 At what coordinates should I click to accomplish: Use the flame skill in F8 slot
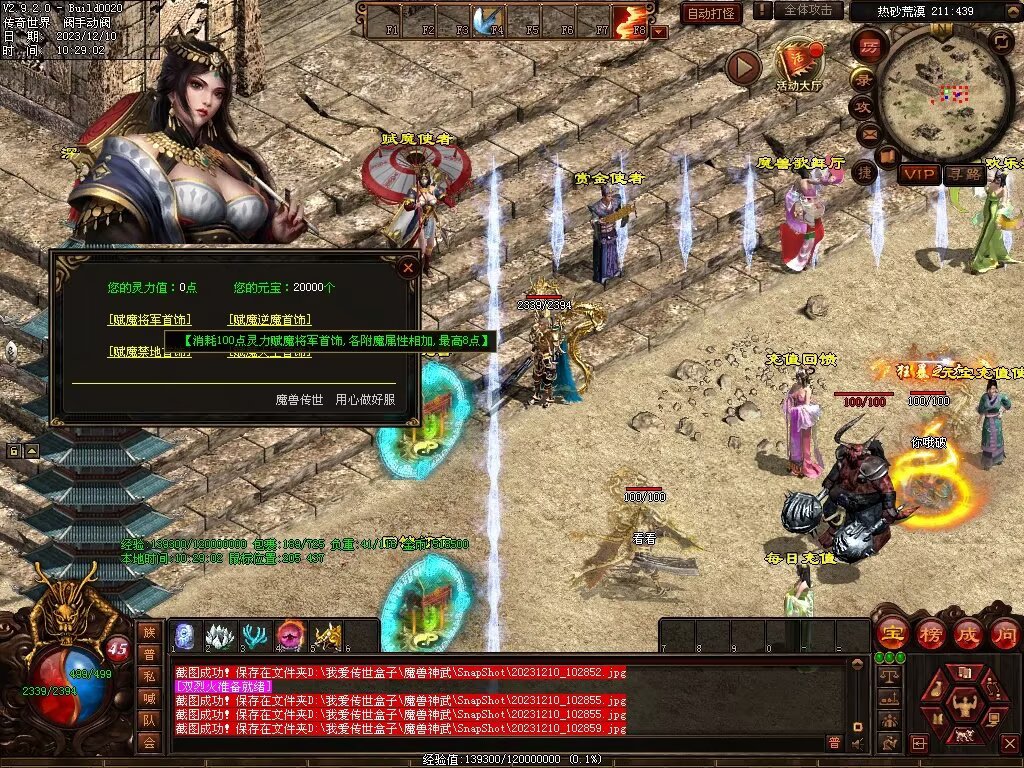[630, 20]
